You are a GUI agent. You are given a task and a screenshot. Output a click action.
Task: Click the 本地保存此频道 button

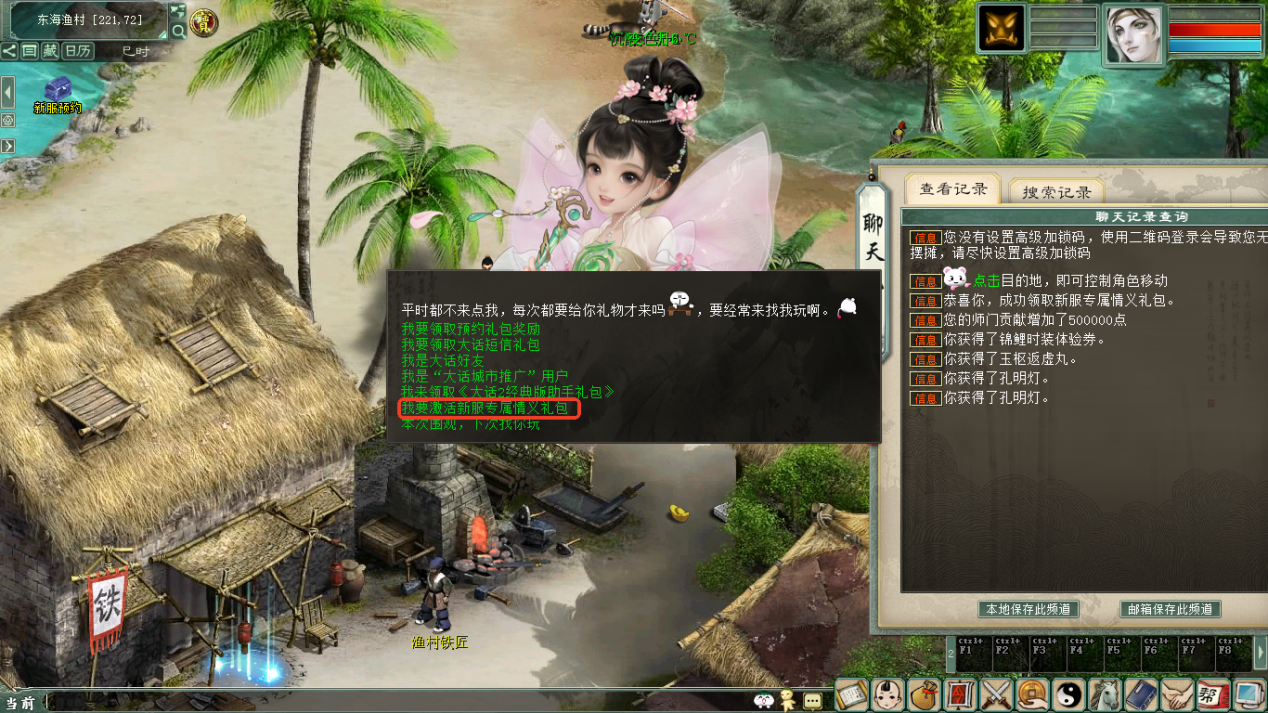coord(1028,609)
